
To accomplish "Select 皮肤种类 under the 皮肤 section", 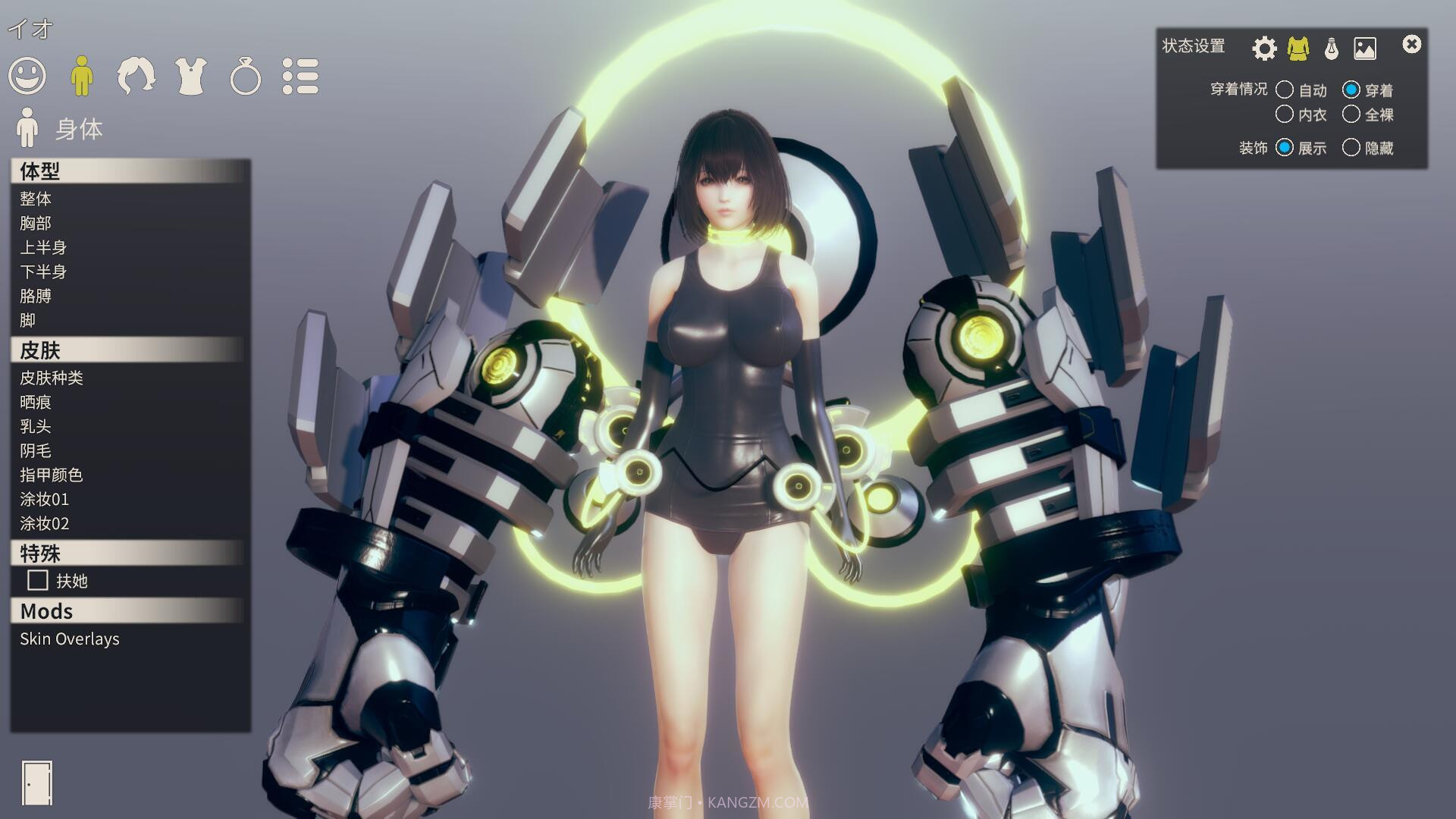I will pyautogui.click(x=49, y=378).
